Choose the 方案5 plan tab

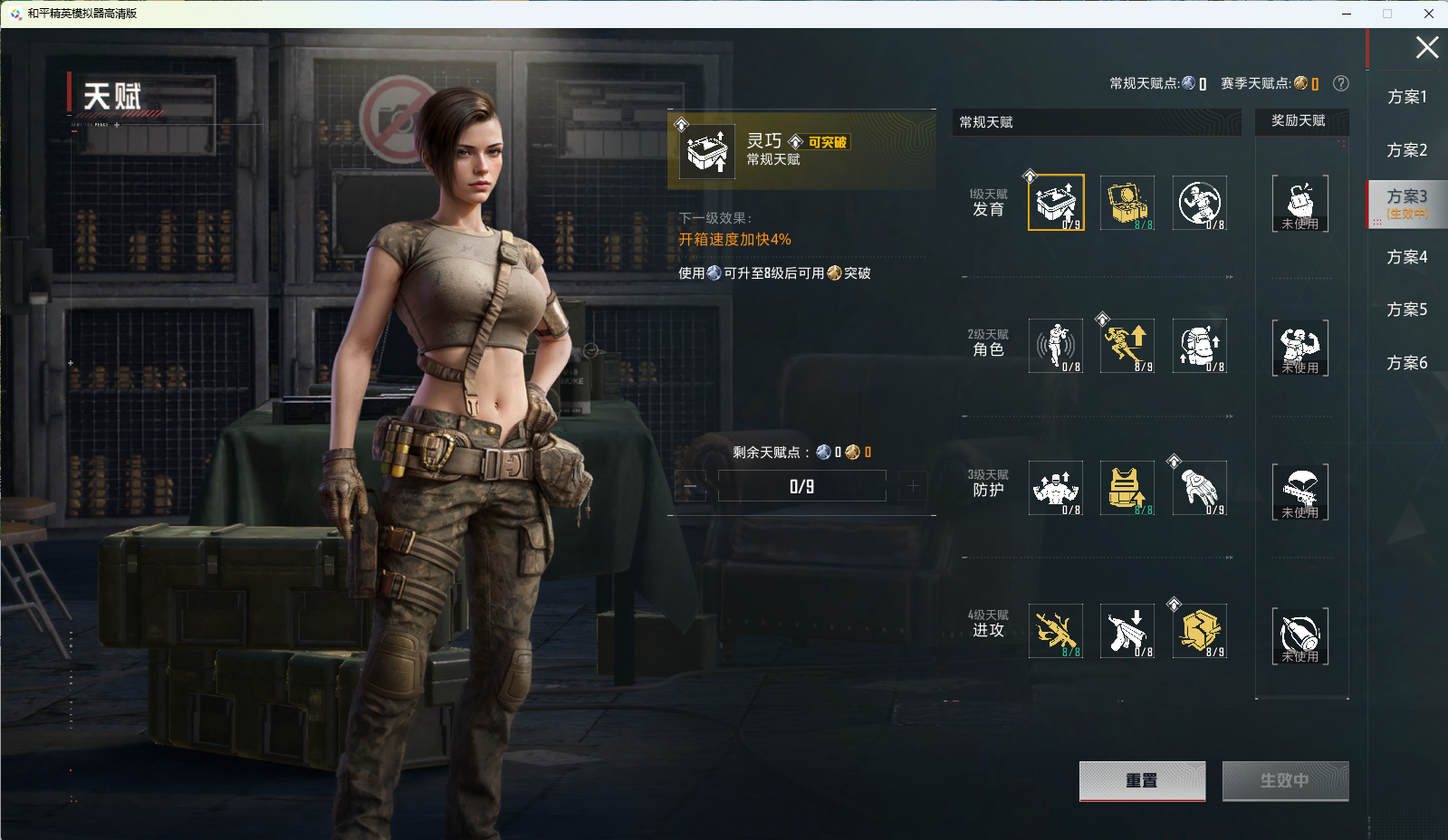(1406, 310)
